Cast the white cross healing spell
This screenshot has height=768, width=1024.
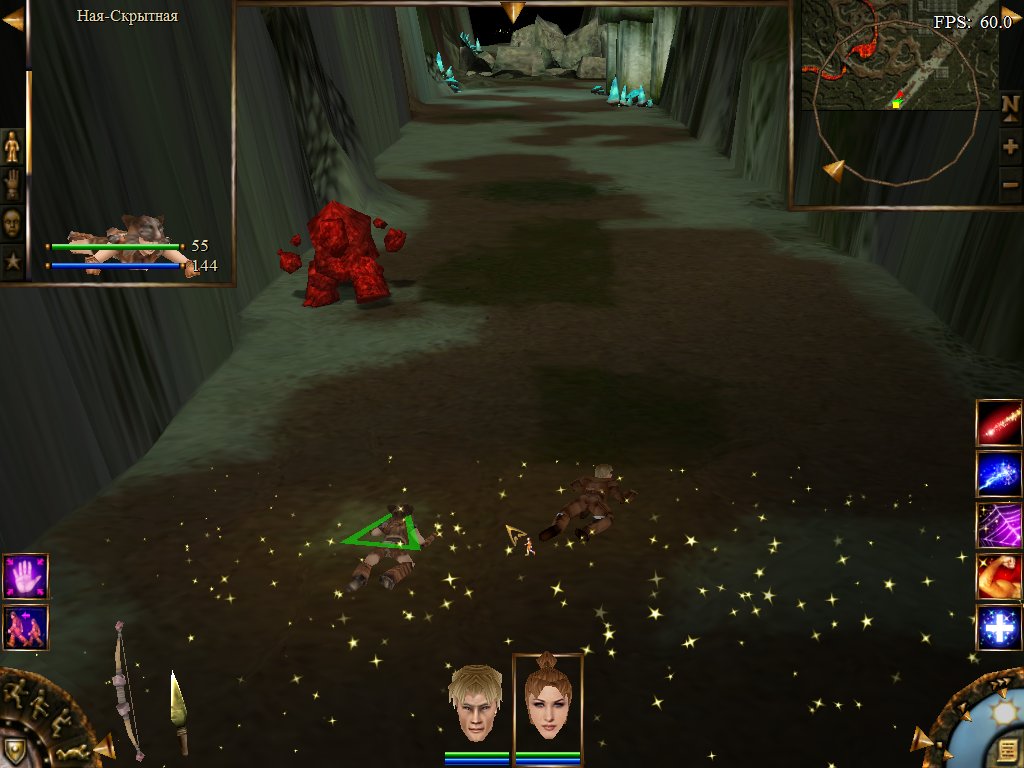click(999, 628)
